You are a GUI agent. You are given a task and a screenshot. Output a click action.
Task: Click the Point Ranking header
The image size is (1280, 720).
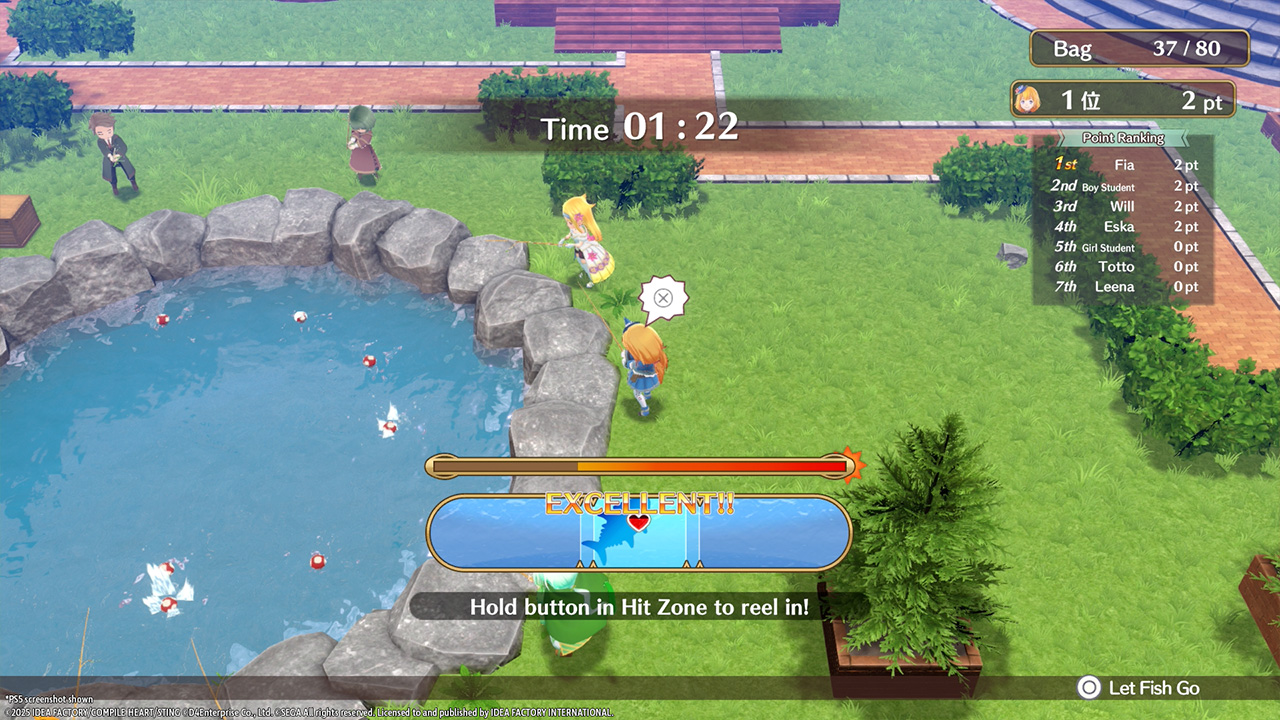[1123, 138]
